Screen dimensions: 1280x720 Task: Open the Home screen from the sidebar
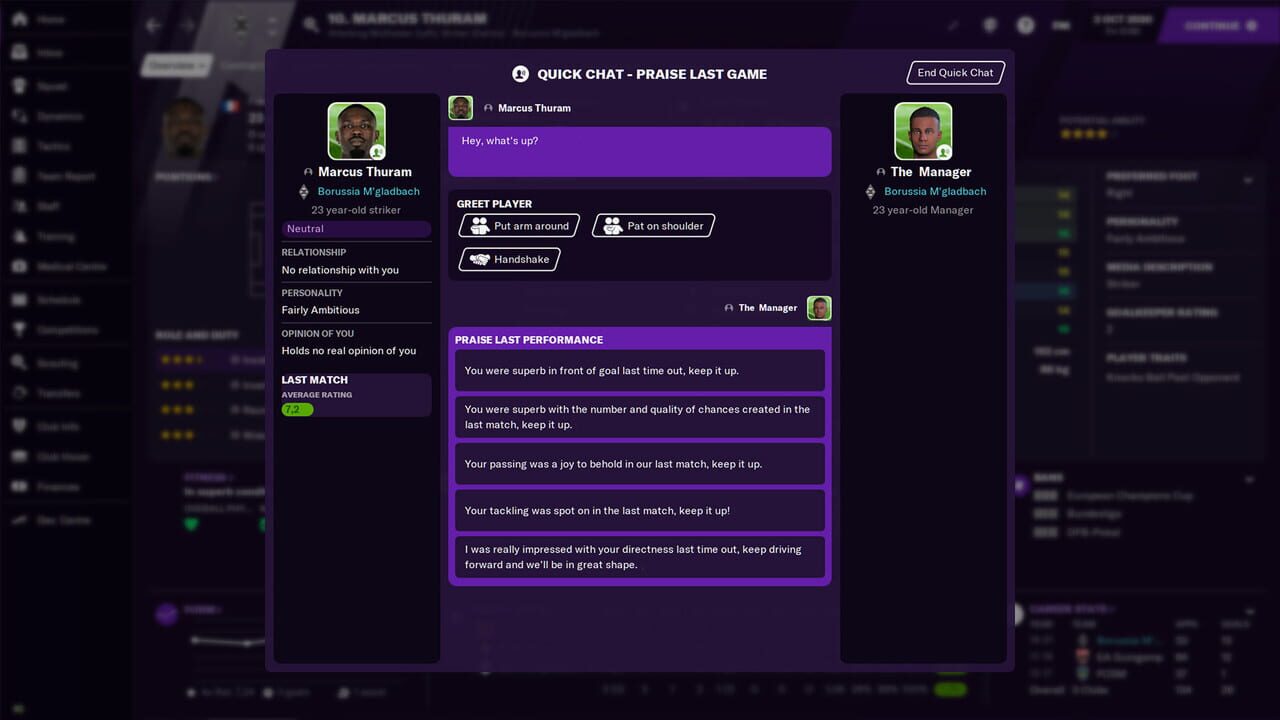[x=22, y=18]
